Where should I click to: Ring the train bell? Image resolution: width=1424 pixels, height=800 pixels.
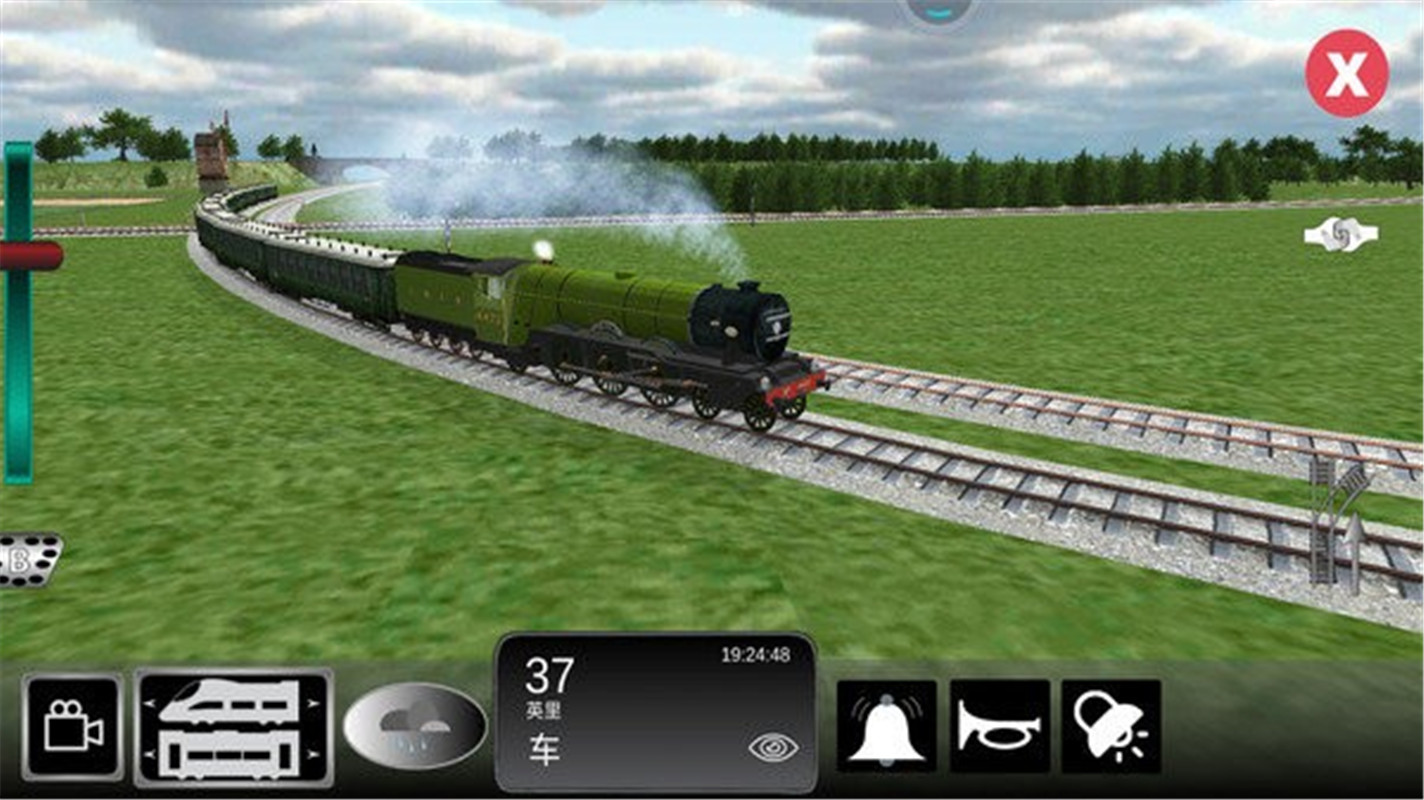(x=886, y=727)
